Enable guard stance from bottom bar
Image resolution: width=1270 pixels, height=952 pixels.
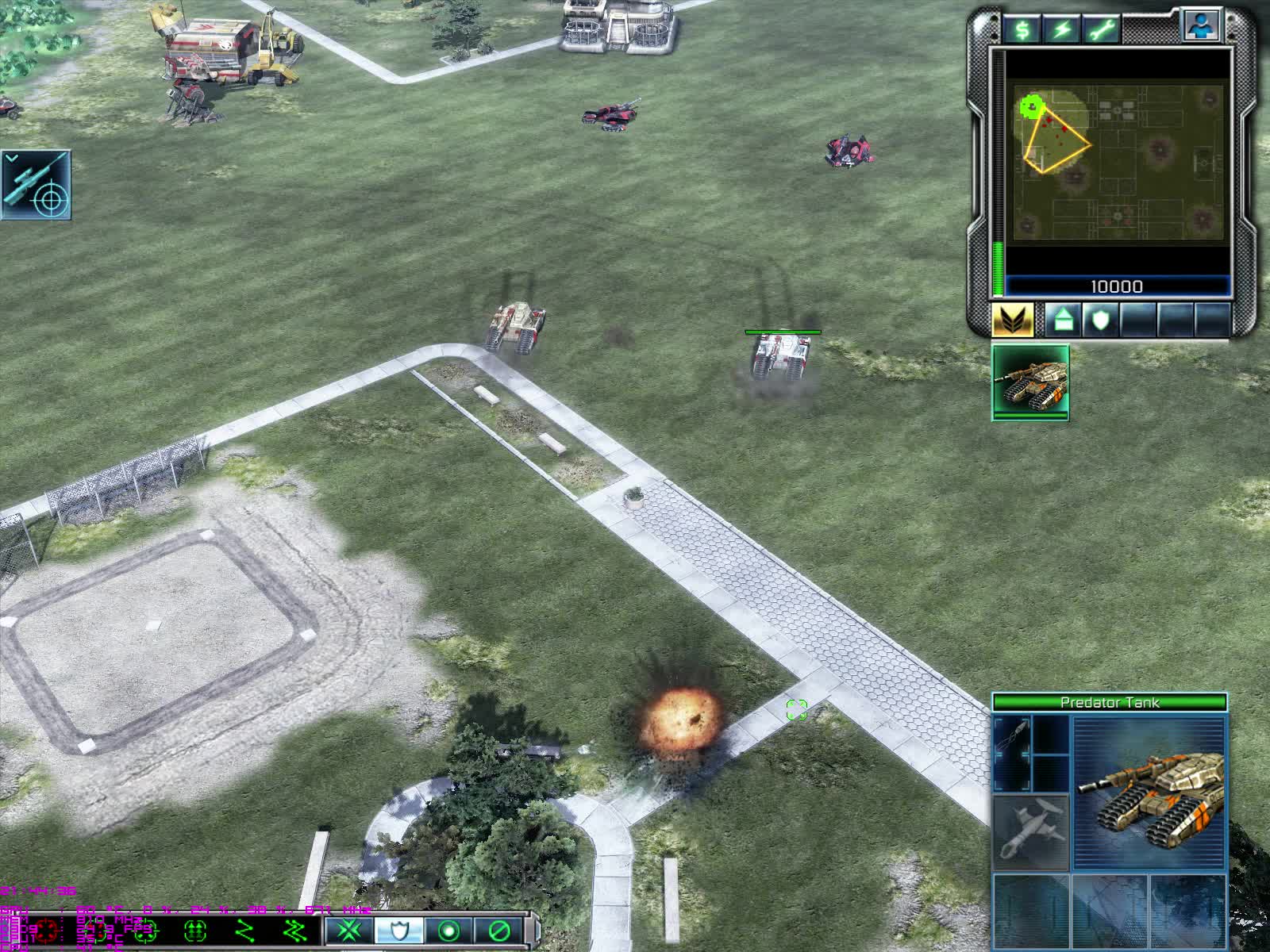(400, 934)
